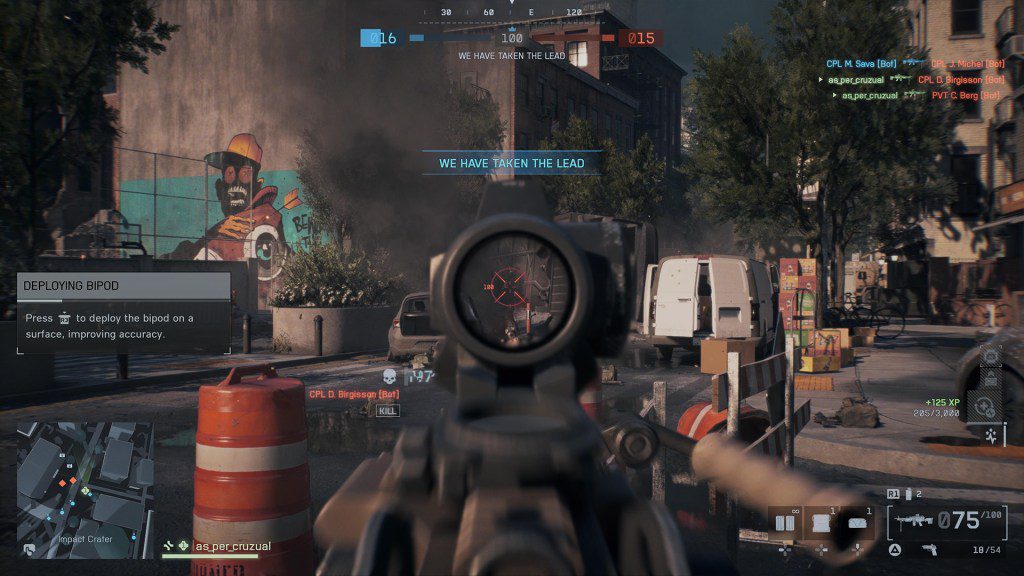Switch to the pistol sidearm icon

929,549
